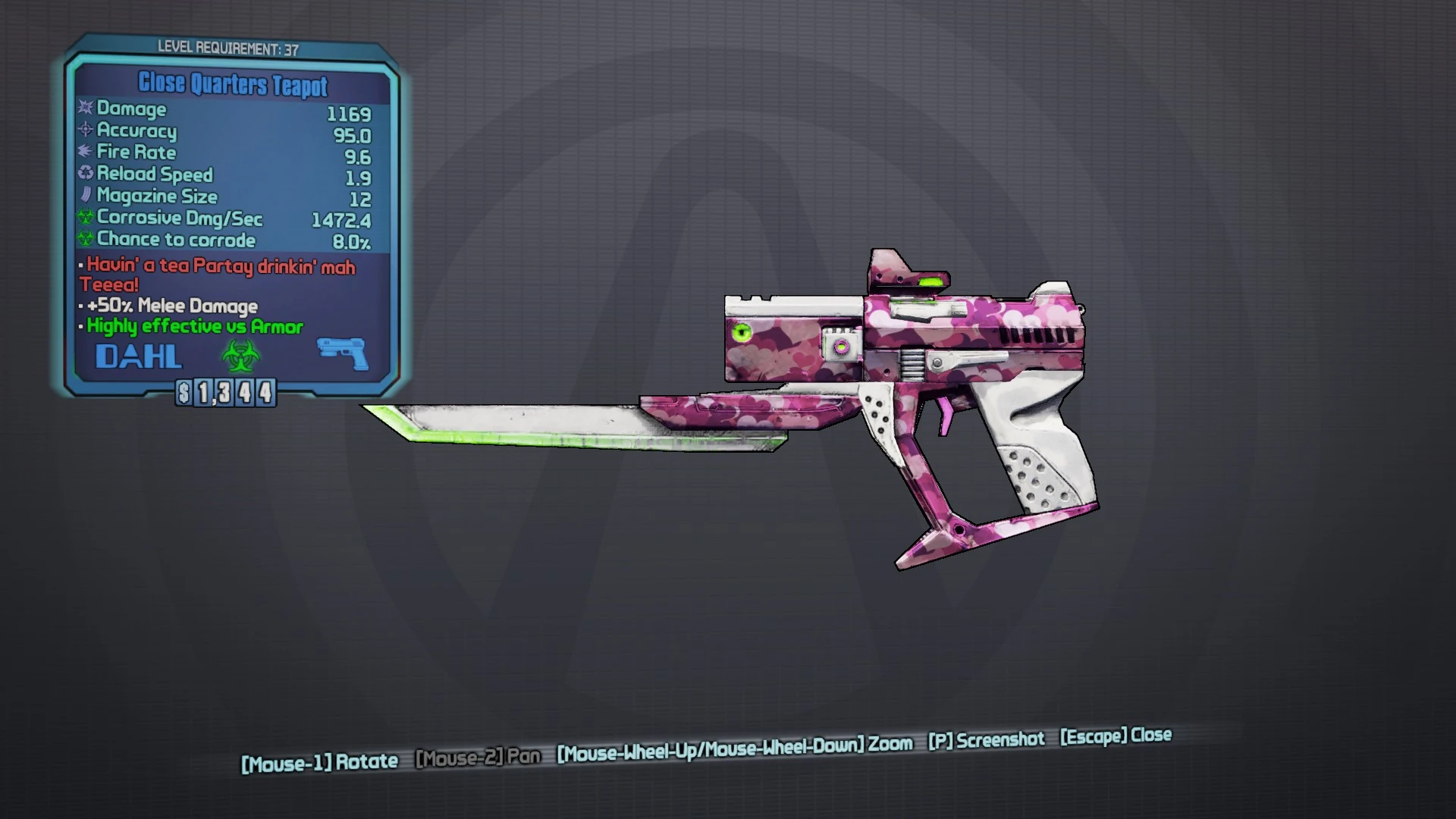Select the +50% Melee Damage line
The image size is (1456, 819).
click(172, 306)
